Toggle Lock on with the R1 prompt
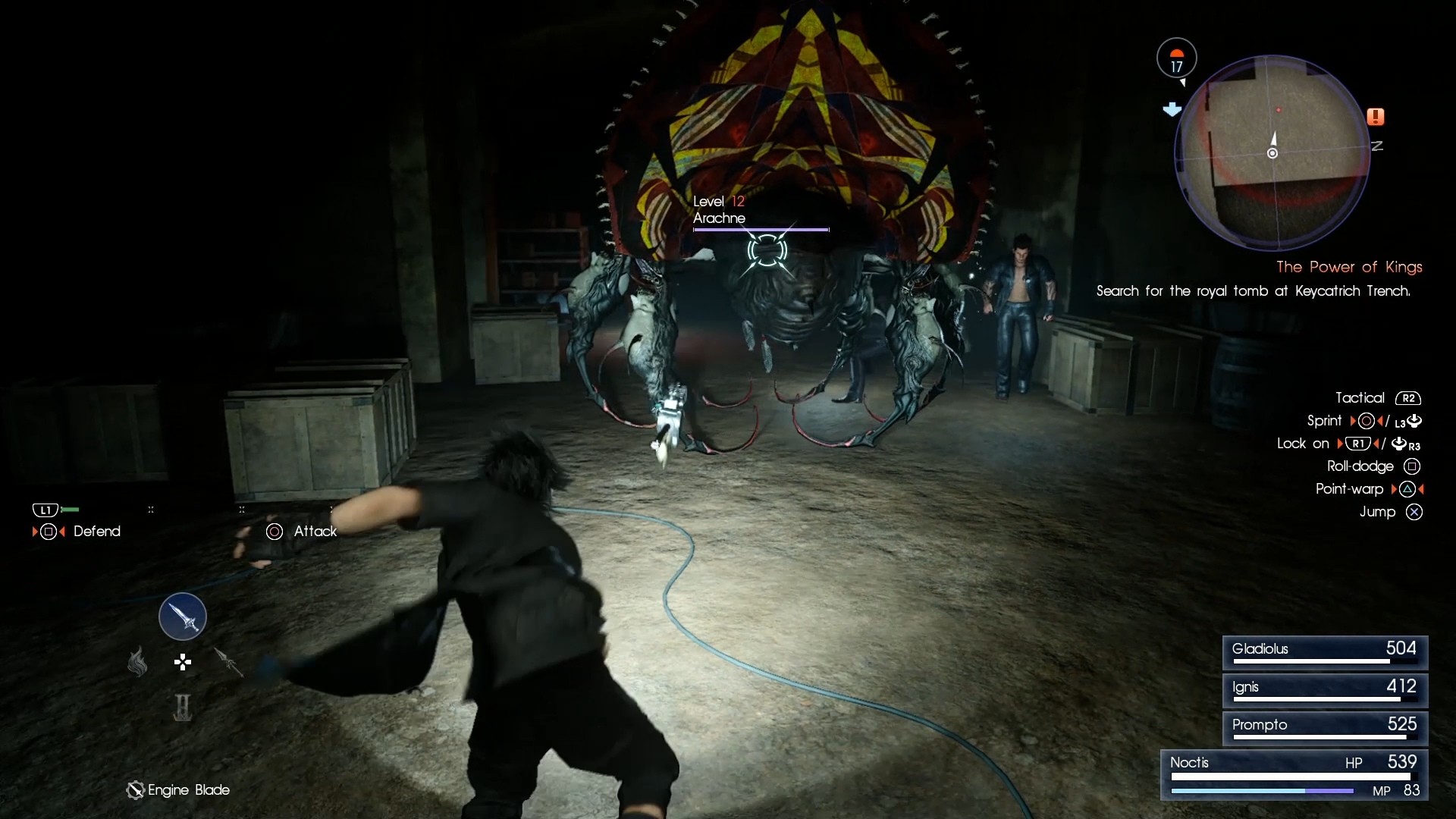The width and height of the screenshot is (1456, 819). 1358,444
